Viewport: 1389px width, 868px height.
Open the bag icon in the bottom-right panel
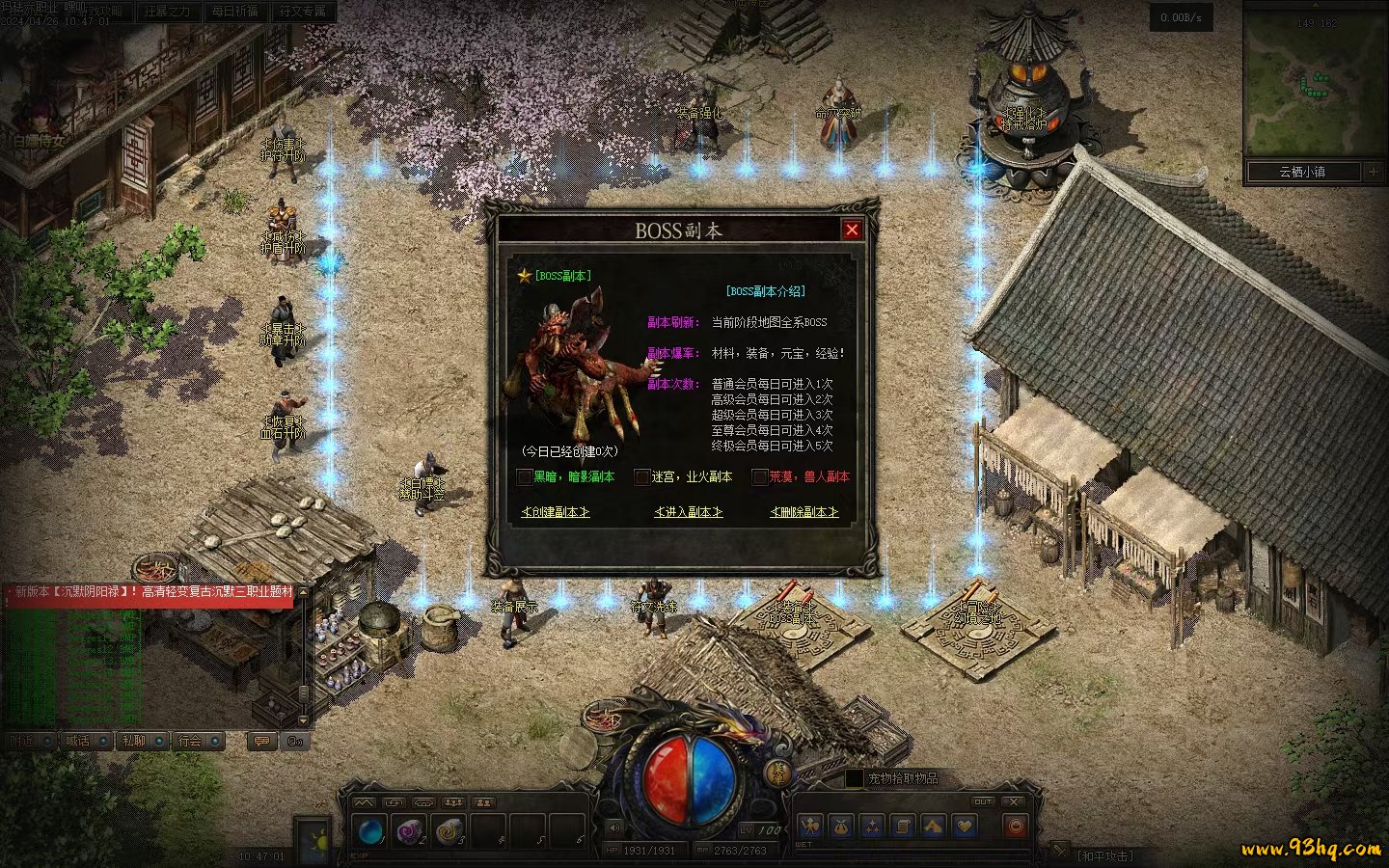point(841,827)
